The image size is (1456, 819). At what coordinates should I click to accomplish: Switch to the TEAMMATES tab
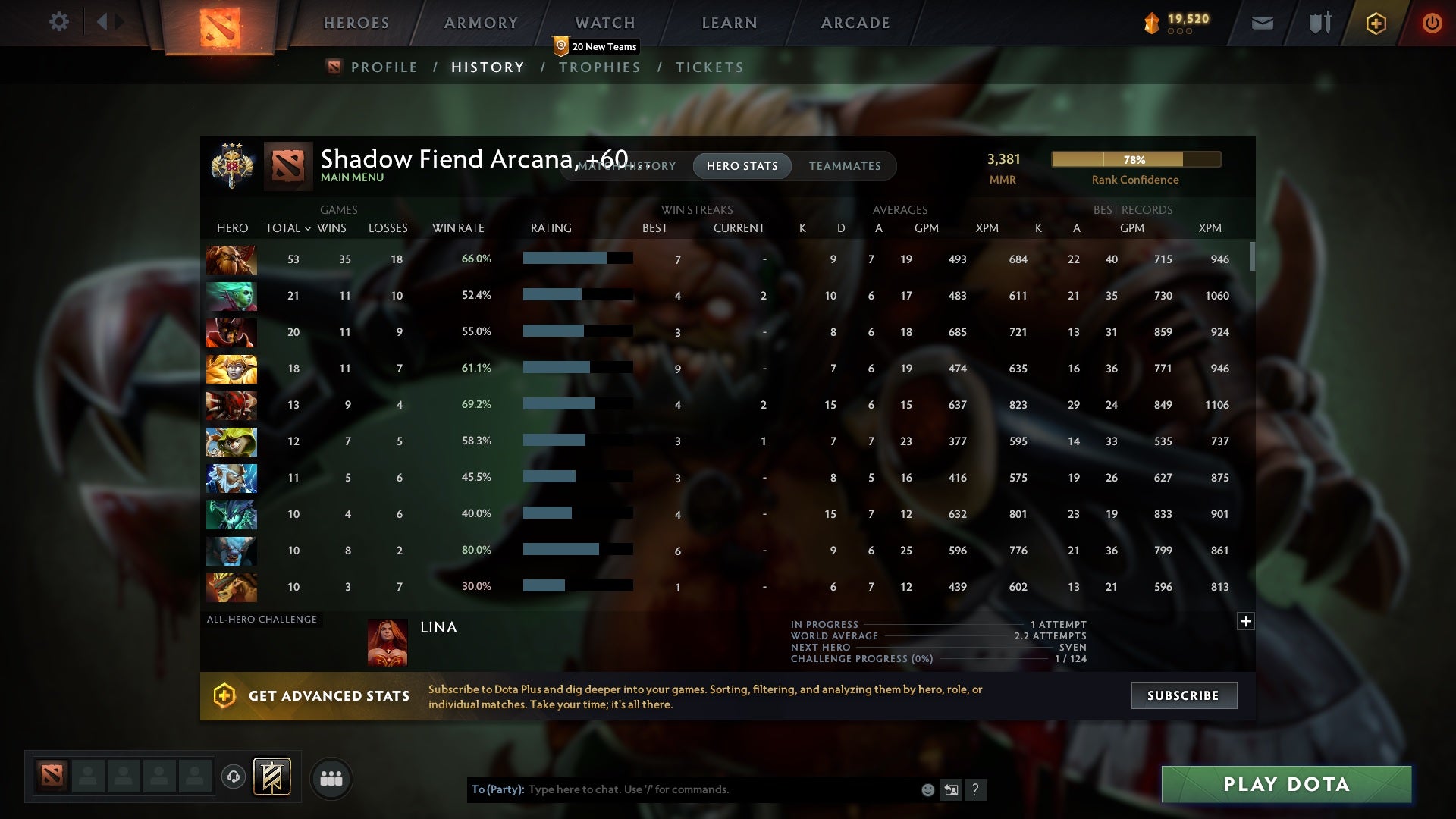click(x=845, y=166)
